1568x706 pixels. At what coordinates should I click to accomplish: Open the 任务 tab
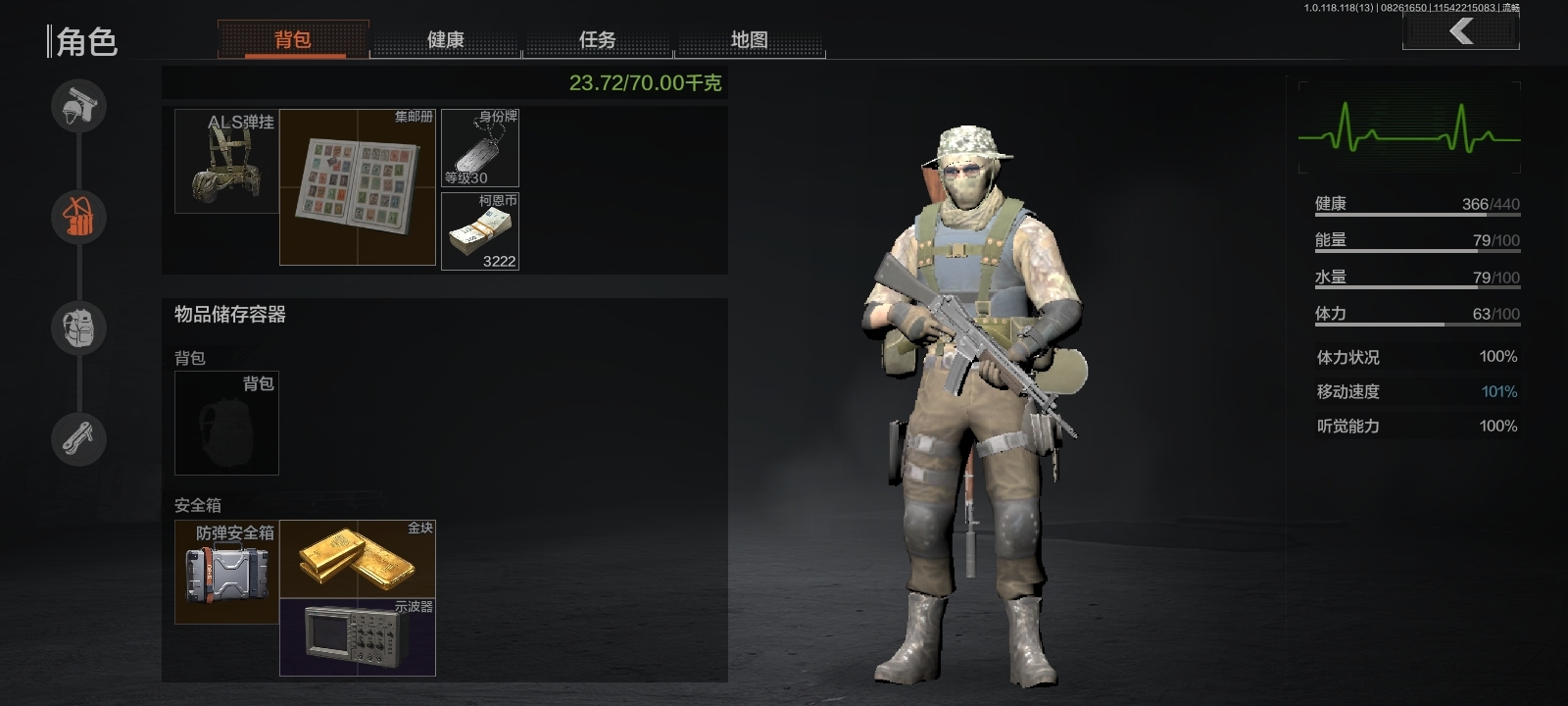tap(599, 39)
